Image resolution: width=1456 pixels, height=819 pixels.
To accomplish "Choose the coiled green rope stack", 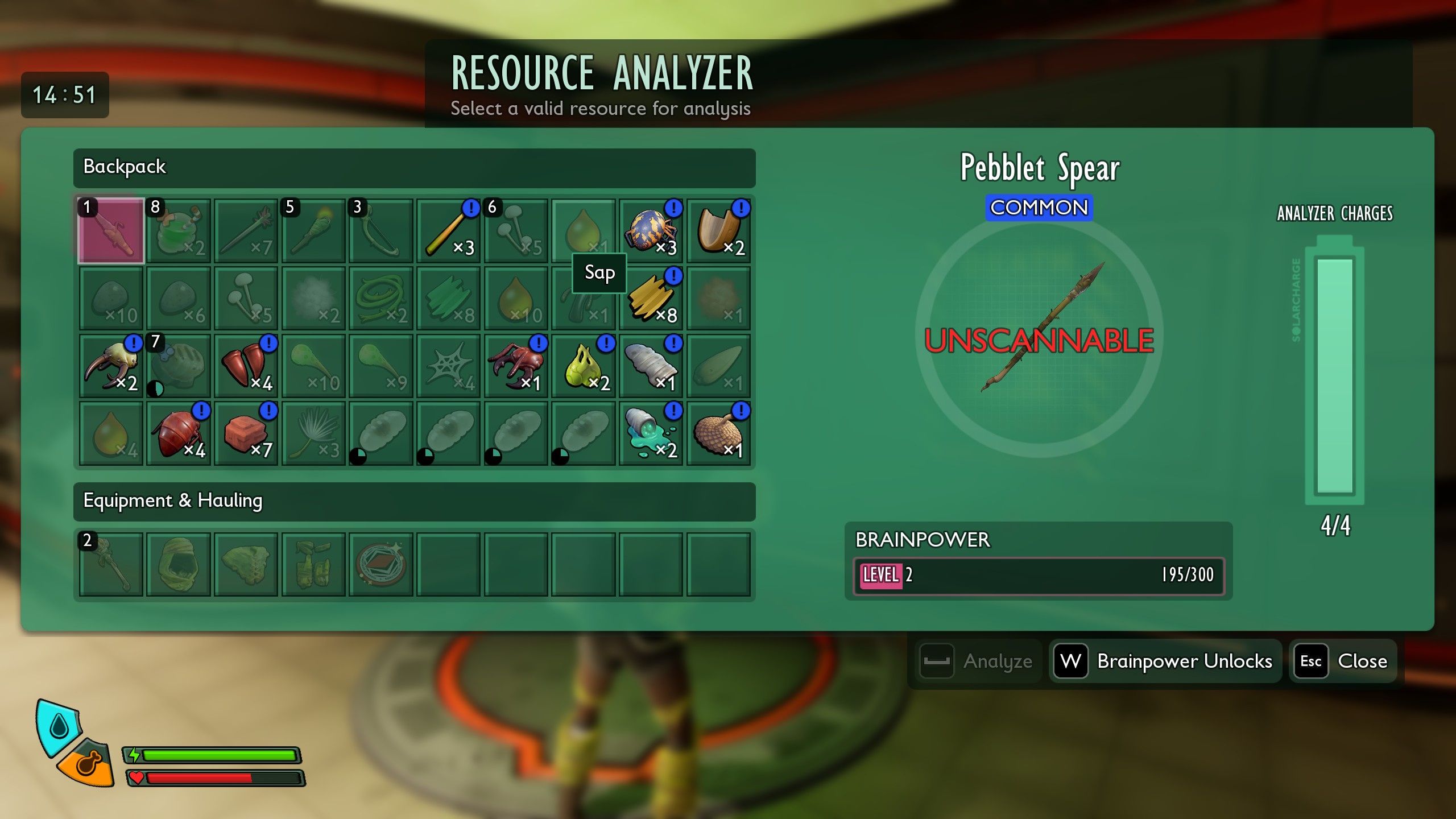I will click(x=381, y=298).
